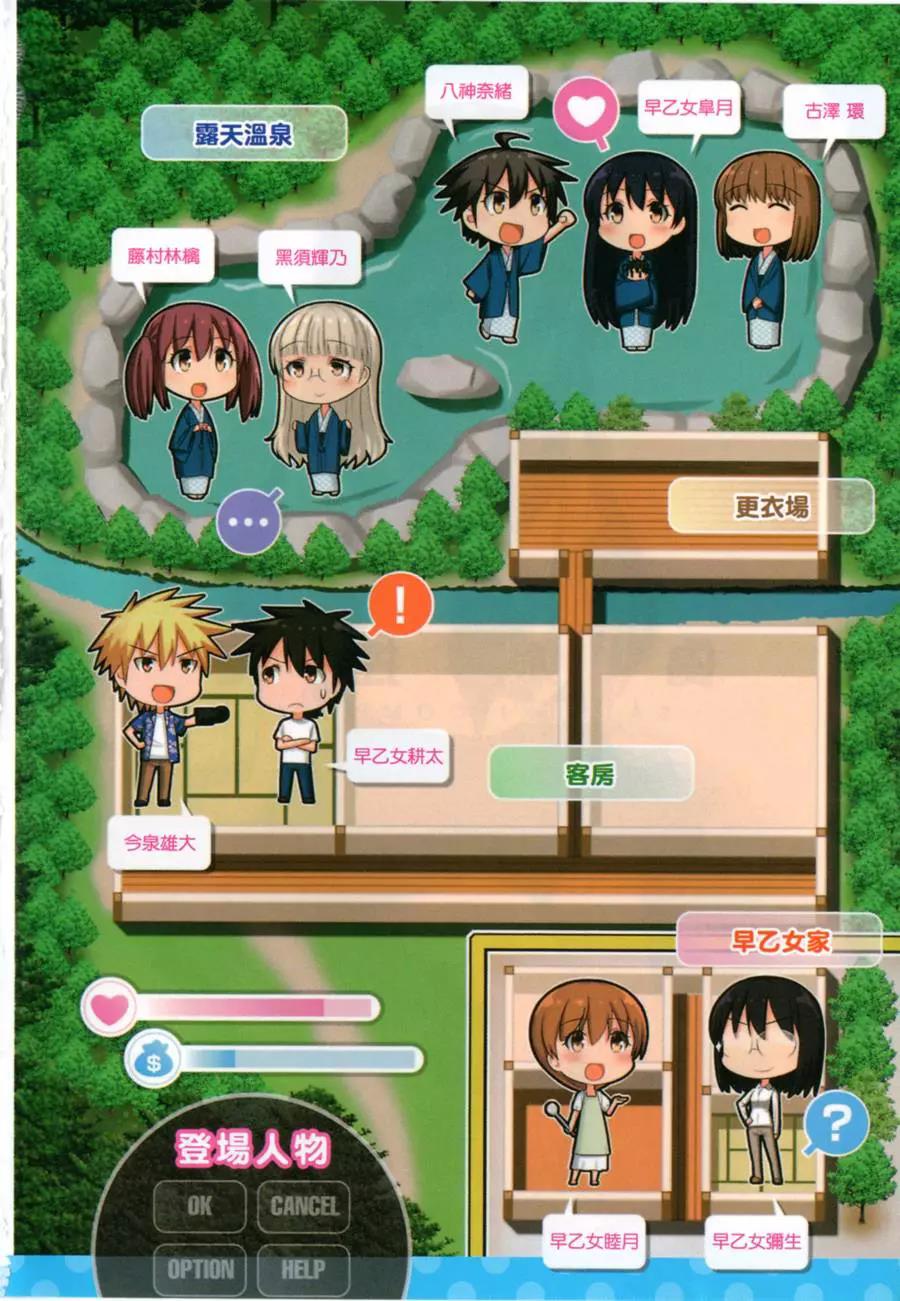The height and width of the screenshot is (1301, 900).
Task: Click the orange exclamation mark bubble
Action: [400, 604]
